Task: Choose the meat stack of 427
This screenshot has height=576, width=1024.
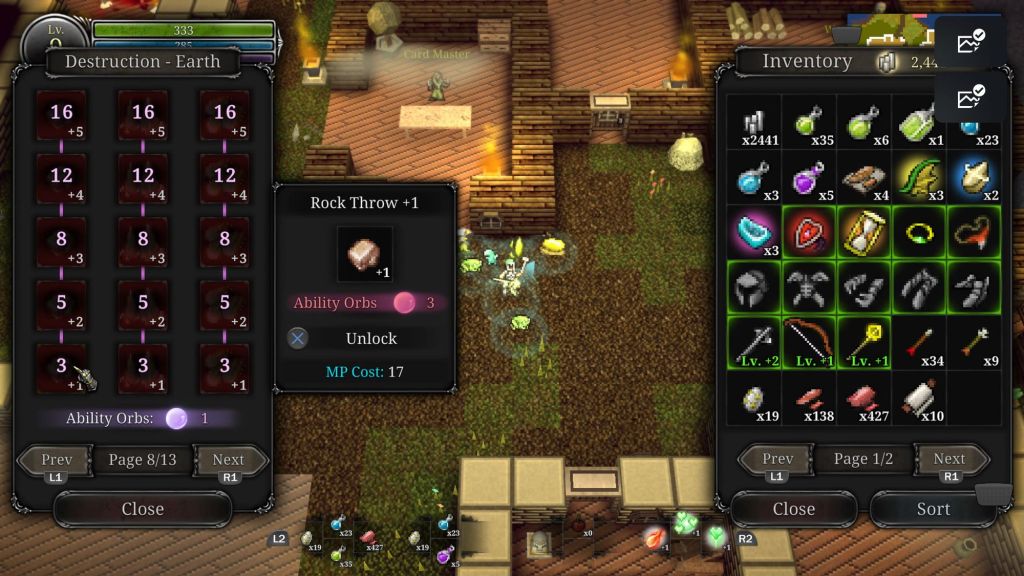Action: [x=863, y=398]
